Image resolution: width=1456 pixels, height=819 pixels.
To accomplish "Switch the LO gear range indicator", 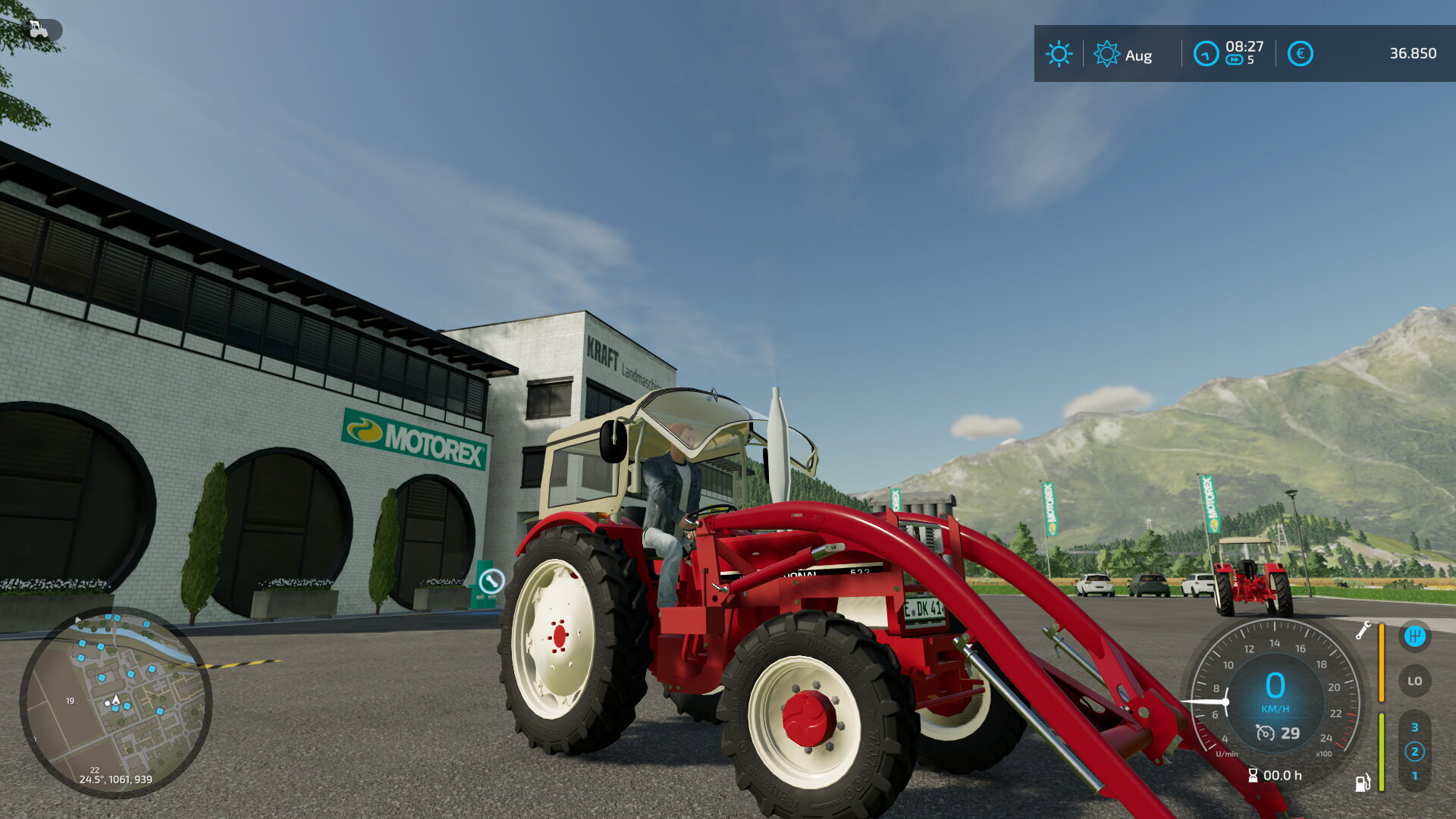I will click(1414, 681).
